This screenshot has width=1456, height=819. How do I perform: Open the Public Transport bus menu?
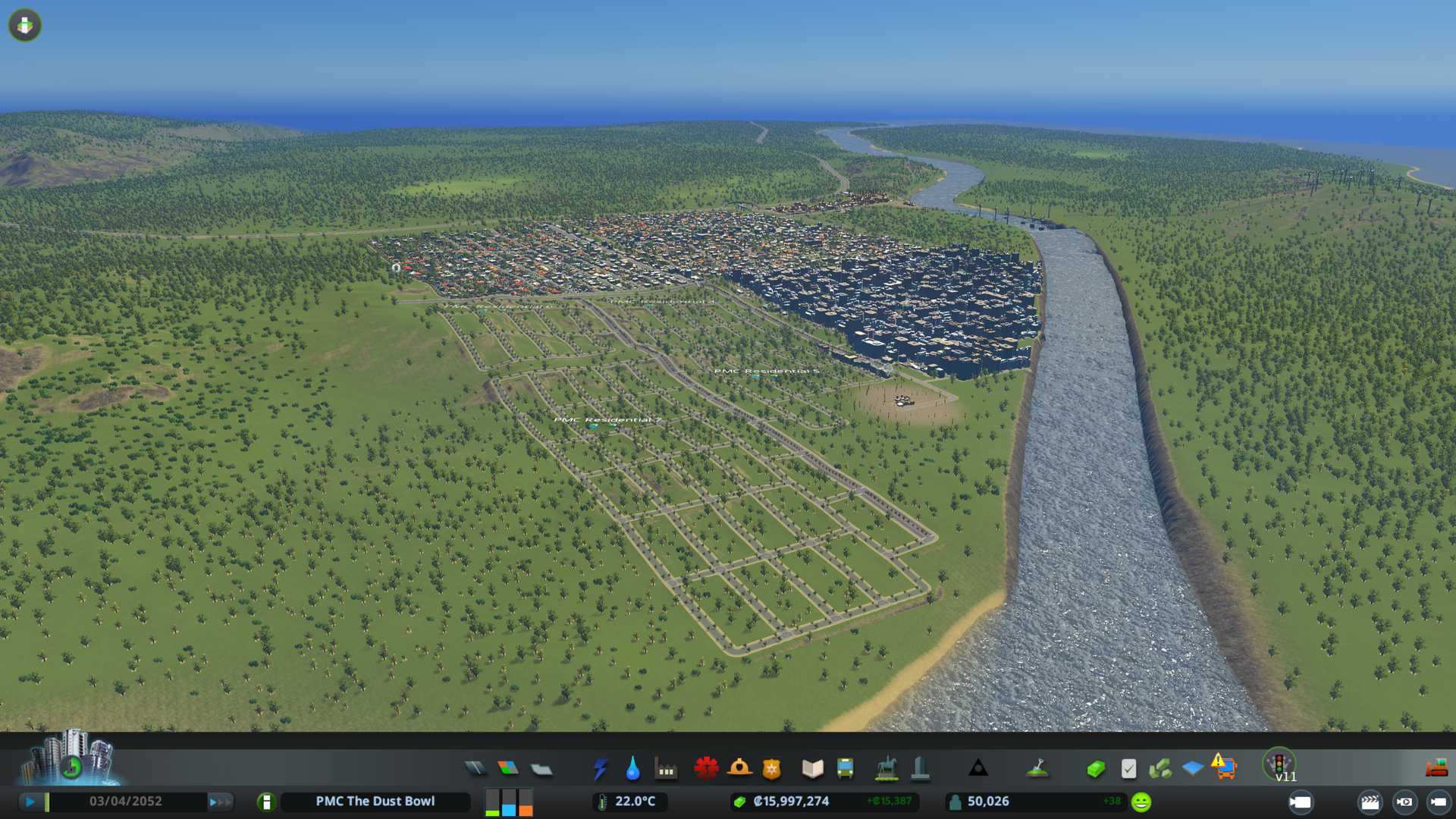tap(846, 769)
